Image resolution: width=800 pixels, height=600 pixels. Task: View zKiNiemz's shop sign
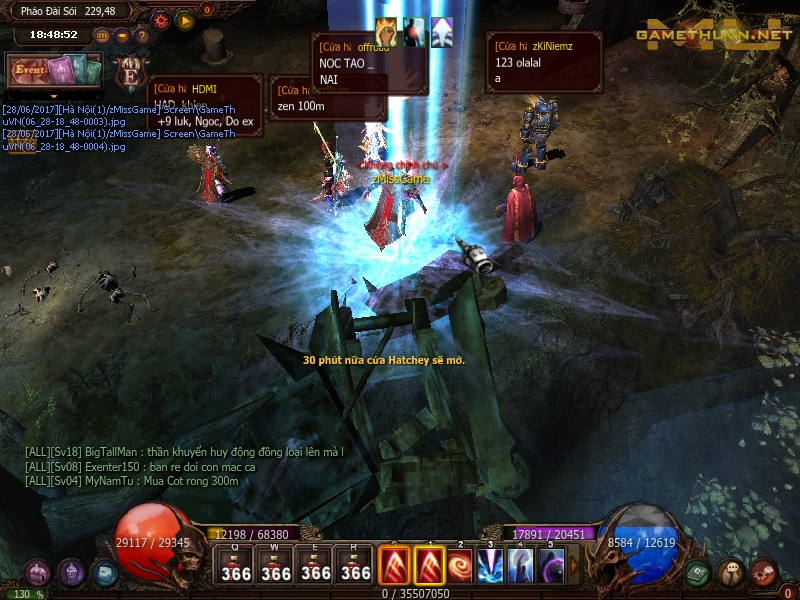pyautogui.click(x=544, y=62)
